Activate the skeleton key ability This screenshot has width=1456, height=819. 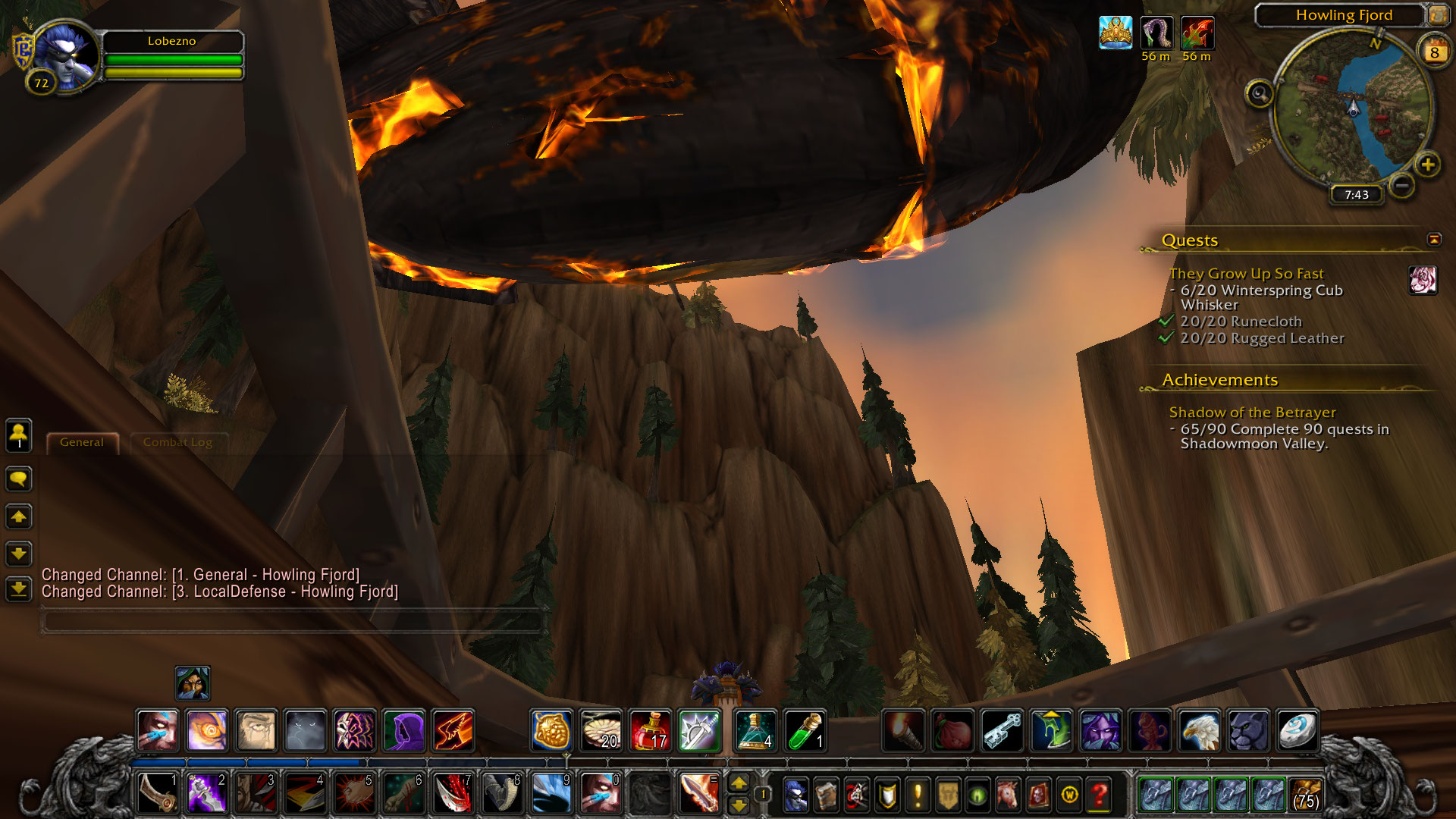pos(1002,731)
